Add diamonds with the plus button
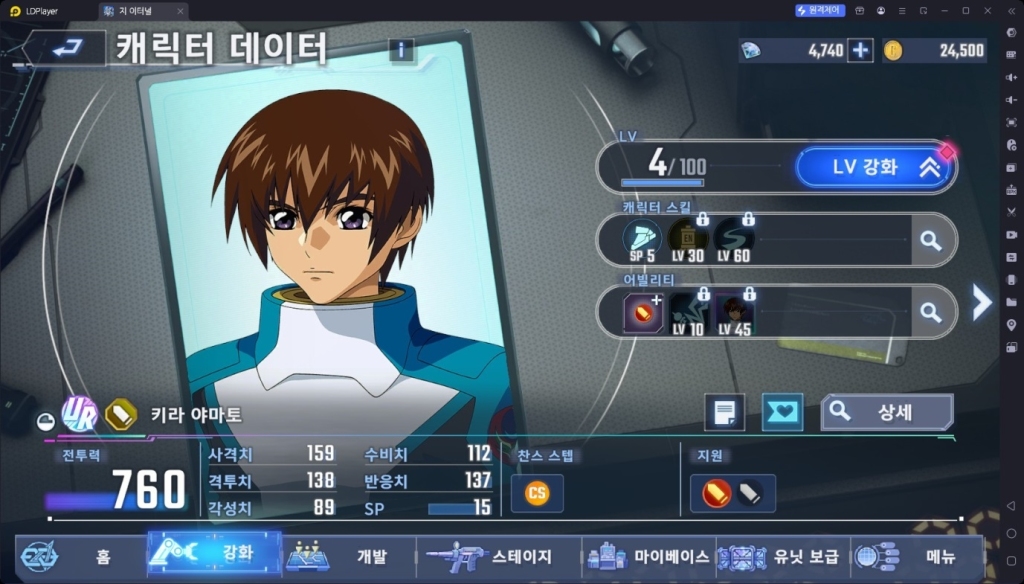Screen dimensions: 1024x584 (x=860, y=50)
